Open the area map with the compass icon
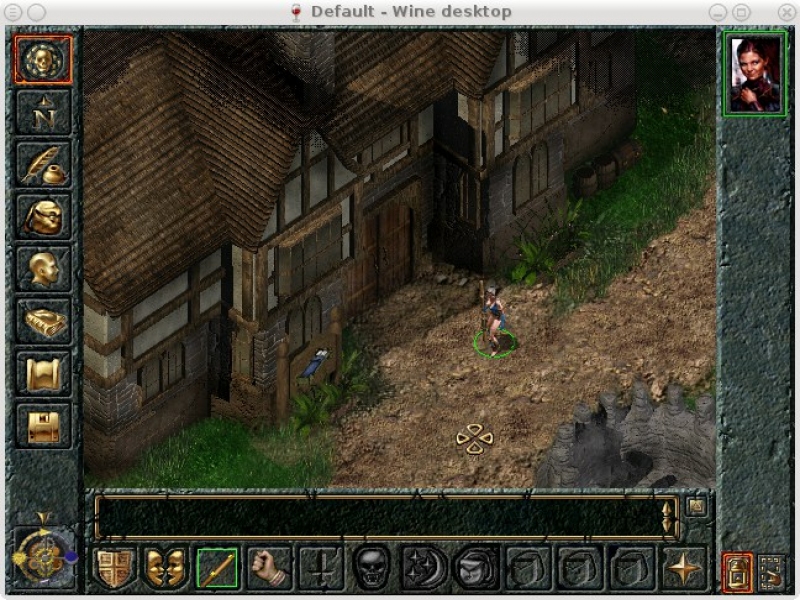 (x=43, y=112)
